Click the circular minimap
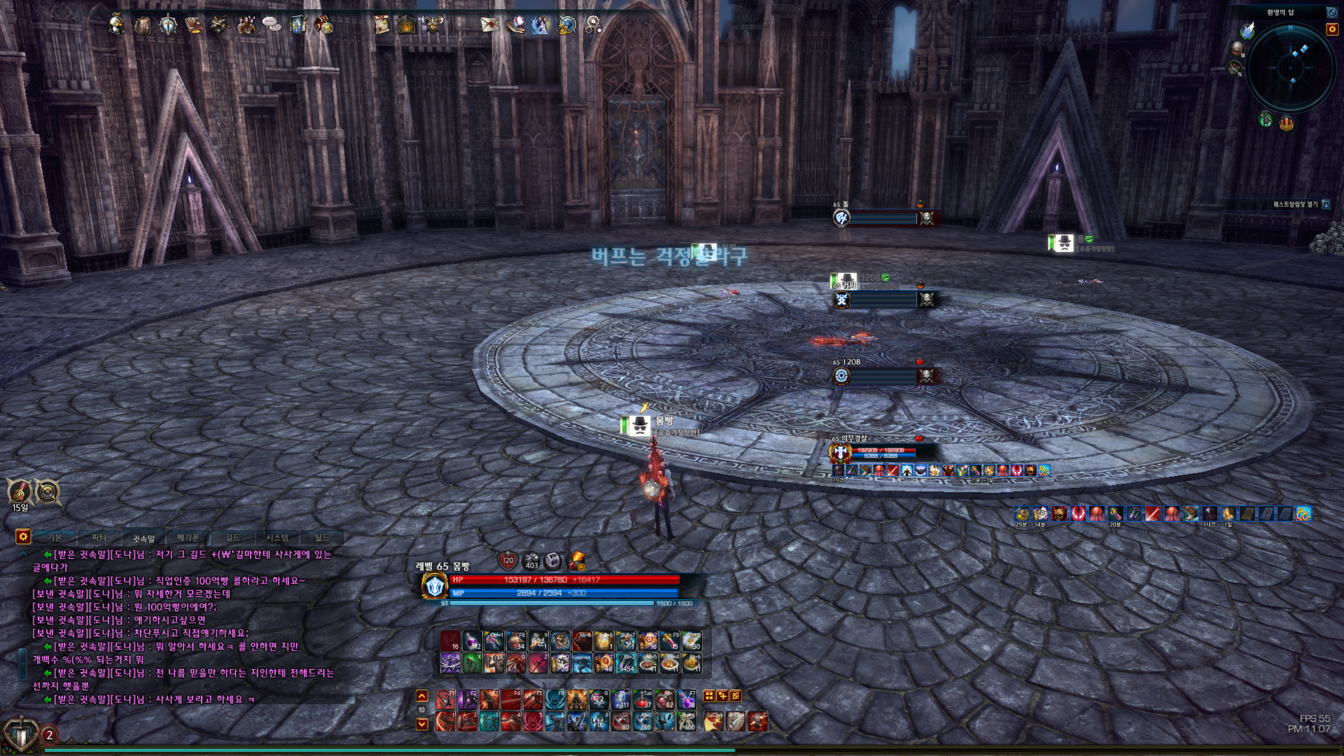 tap(1290, 67)
